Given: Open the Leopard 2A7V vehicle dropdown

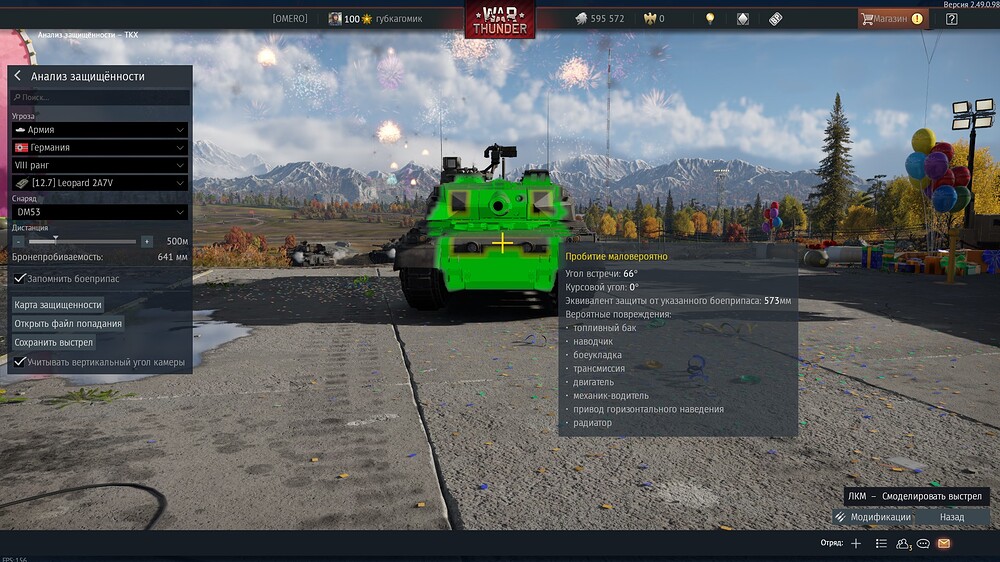Looking at the screenshot, I should [99, 183].
